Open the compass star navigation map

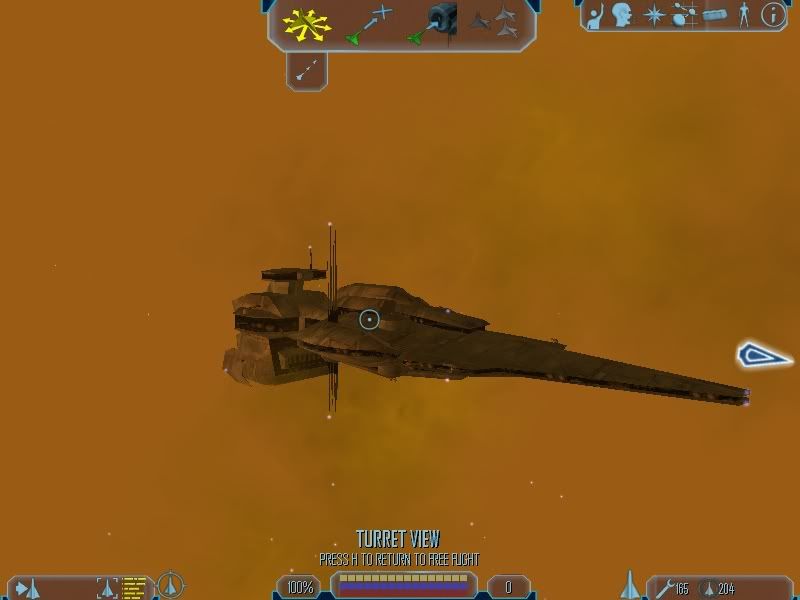(653, 14)
